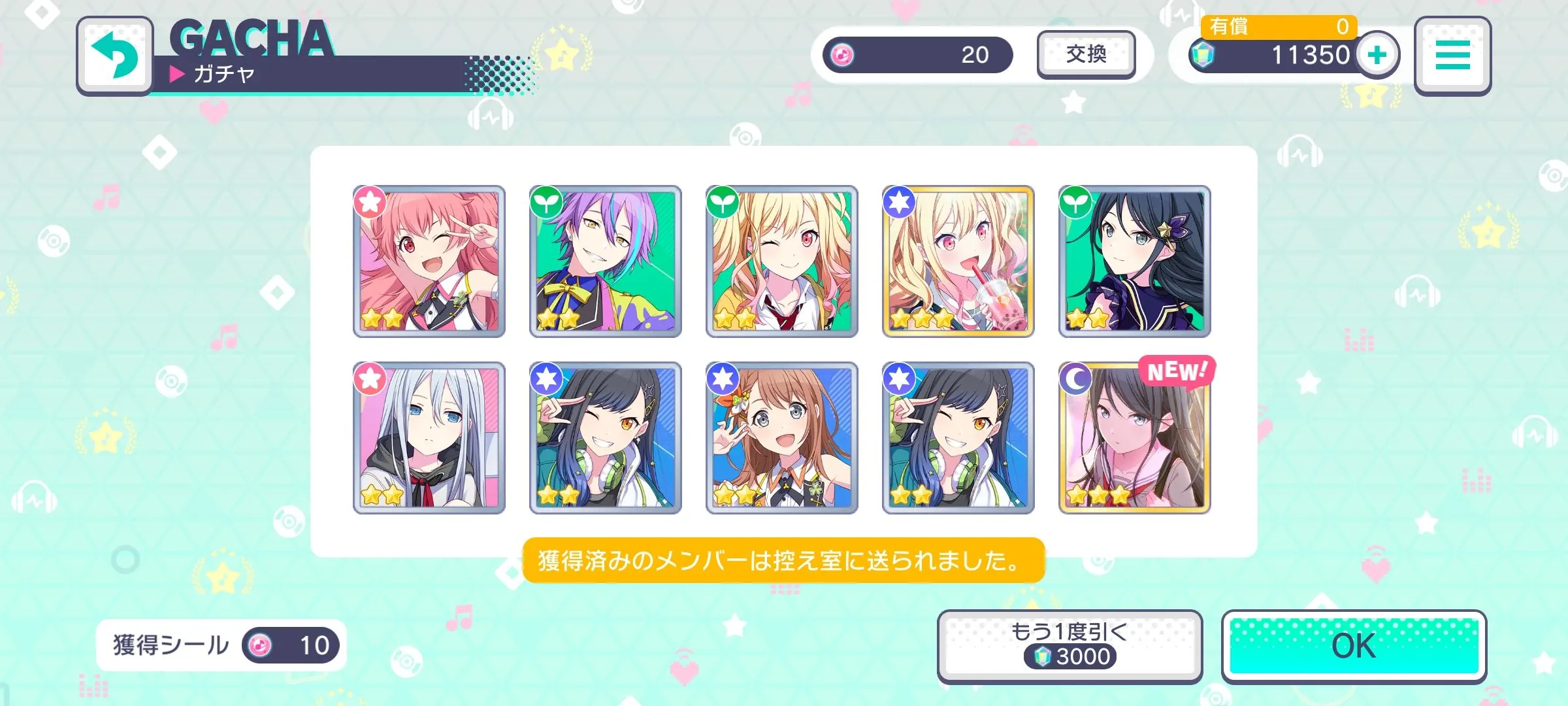The width and height of the screenshot is (1568, 706).
Task: Add crystals with the plus button
Action: tap(1377, 55)
